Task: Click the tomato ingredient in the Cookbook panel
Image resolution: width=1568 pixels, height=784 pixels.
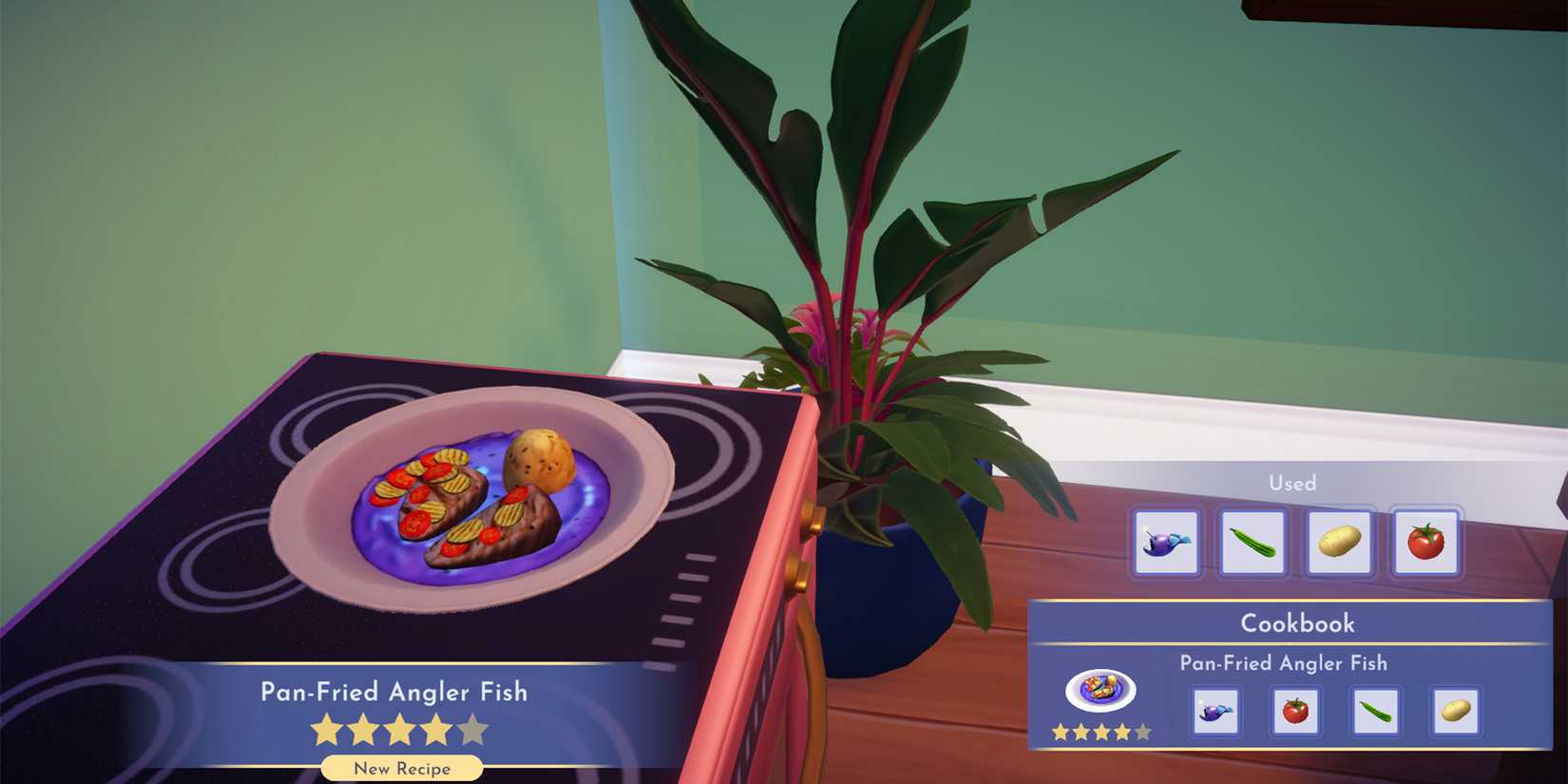Action: click(x=1296, y=713)
